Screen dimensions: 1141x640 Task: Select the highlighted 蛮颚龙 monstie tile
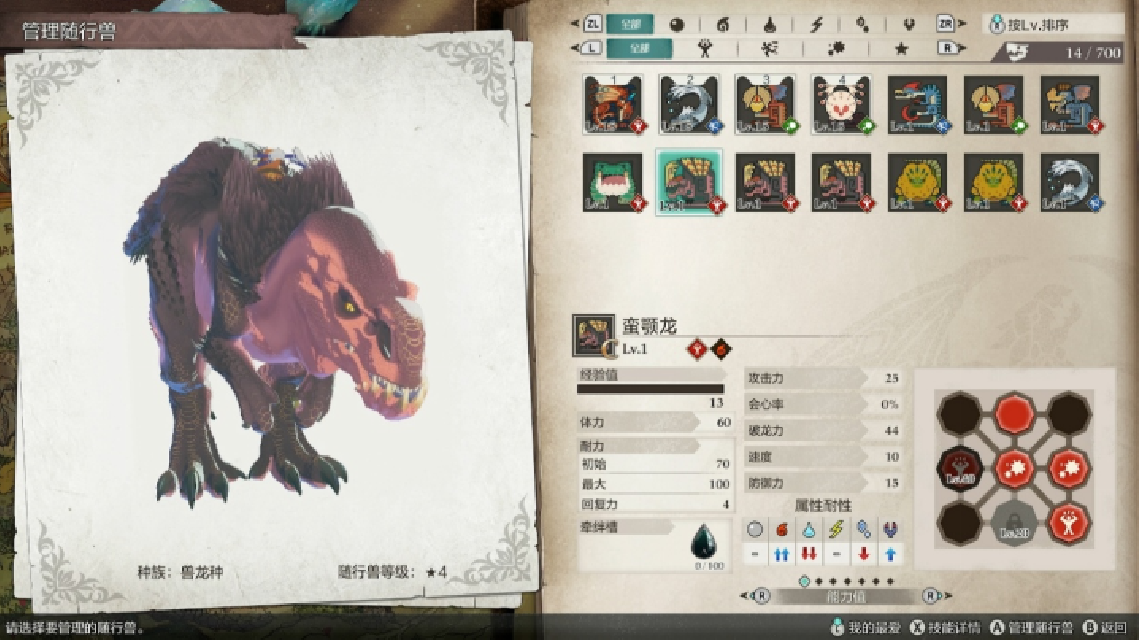(x=689, y=182)
